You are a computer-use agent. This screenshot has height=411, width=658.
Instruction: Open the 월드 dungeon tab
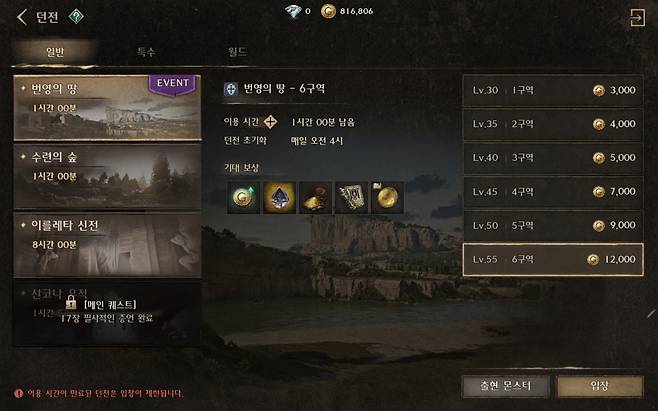(x=237, y=51)
